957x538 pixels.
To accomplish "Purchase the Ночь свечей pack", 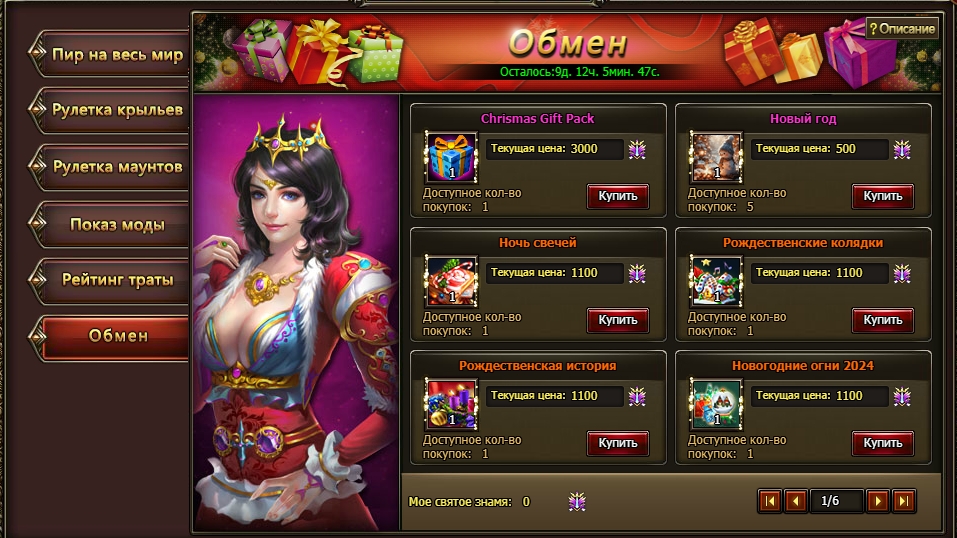I will [618, 320].
